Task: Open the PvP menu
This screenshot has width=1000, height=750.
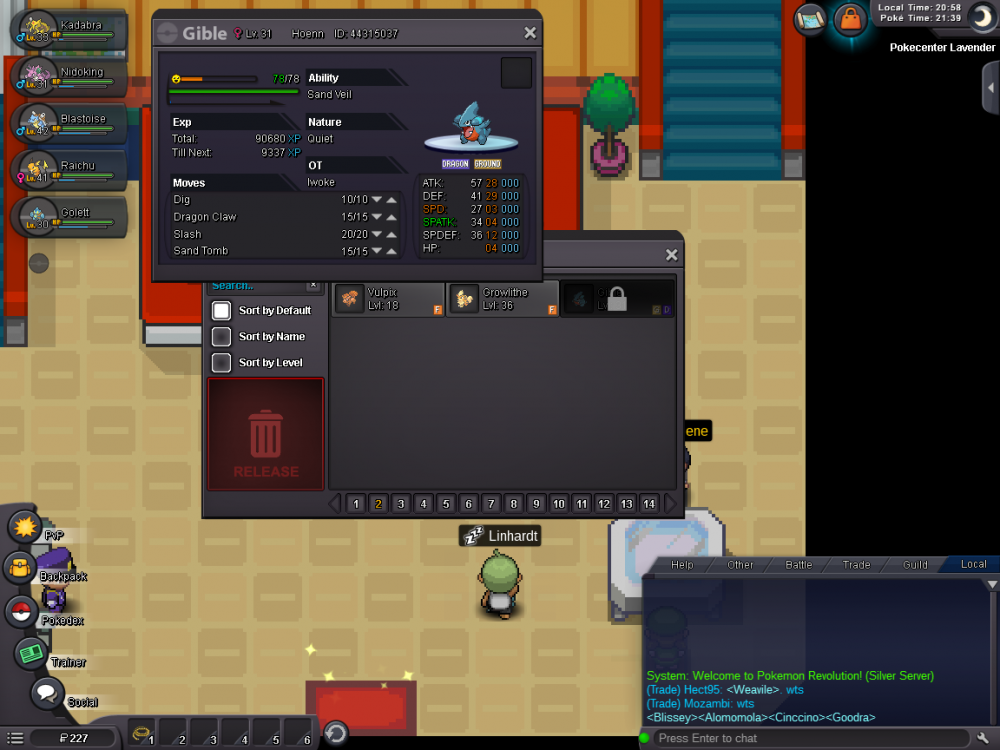Action: coord(23,526)
